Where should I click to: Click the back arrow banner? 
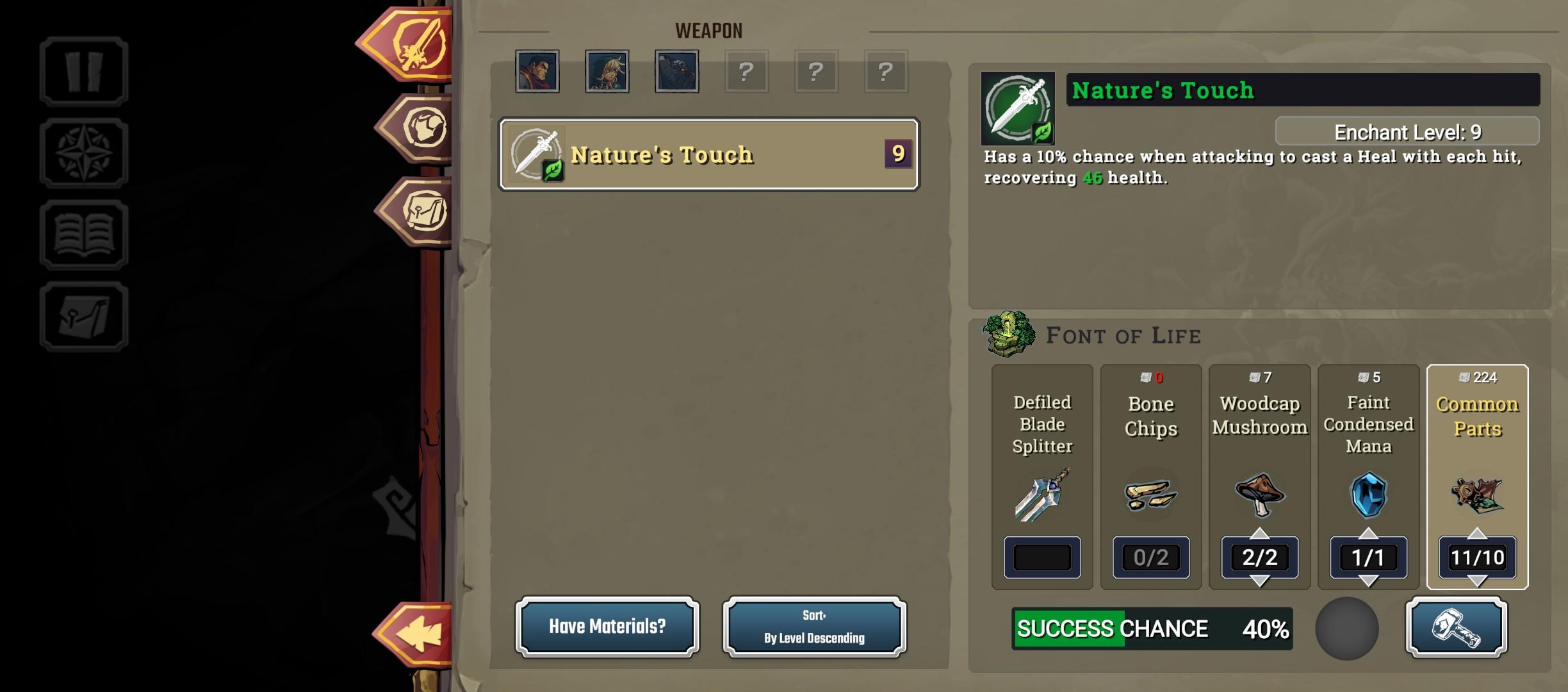(x=417, y=634)
